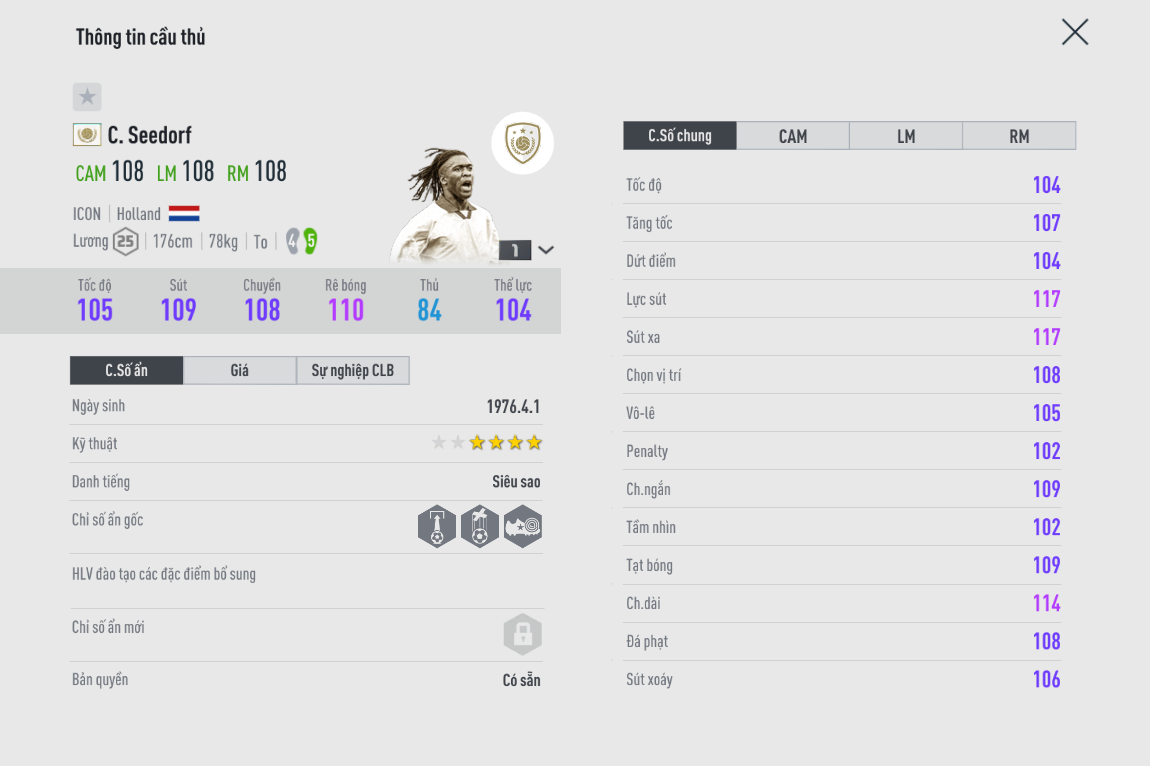This screenshot has height=766, width=1150.
Task: Open the upgrade level dropdown
Action: point(546,250)
